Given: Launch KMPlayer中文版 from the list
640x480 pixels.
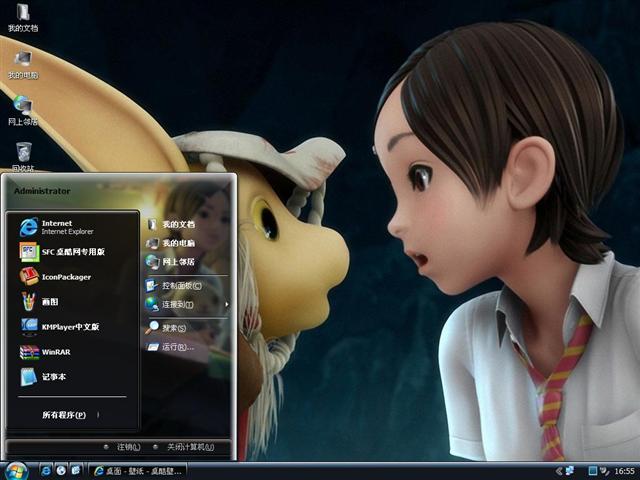Looking at the screenshot, I should click(68, 326).
